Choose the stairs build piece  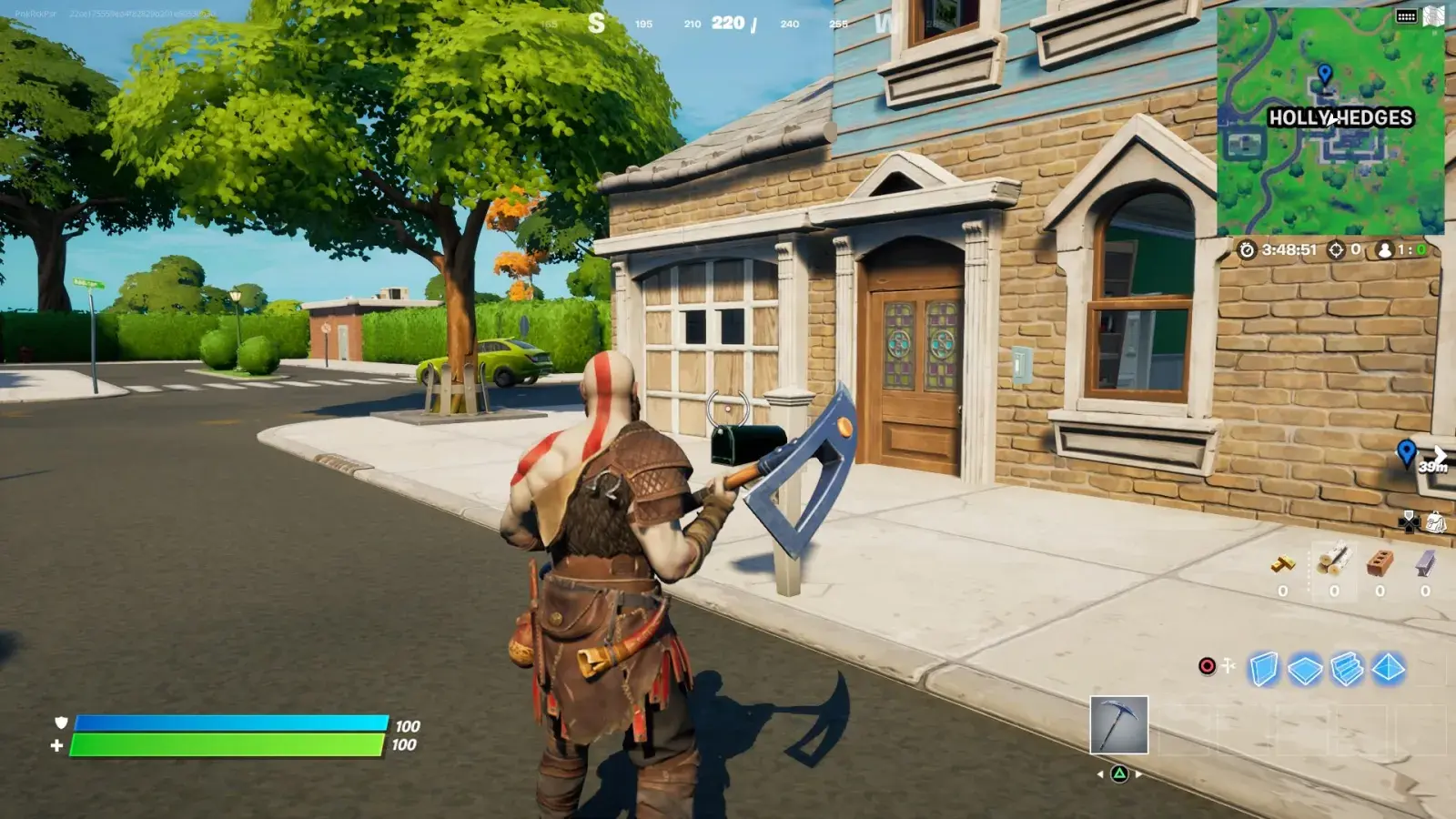1346,668
